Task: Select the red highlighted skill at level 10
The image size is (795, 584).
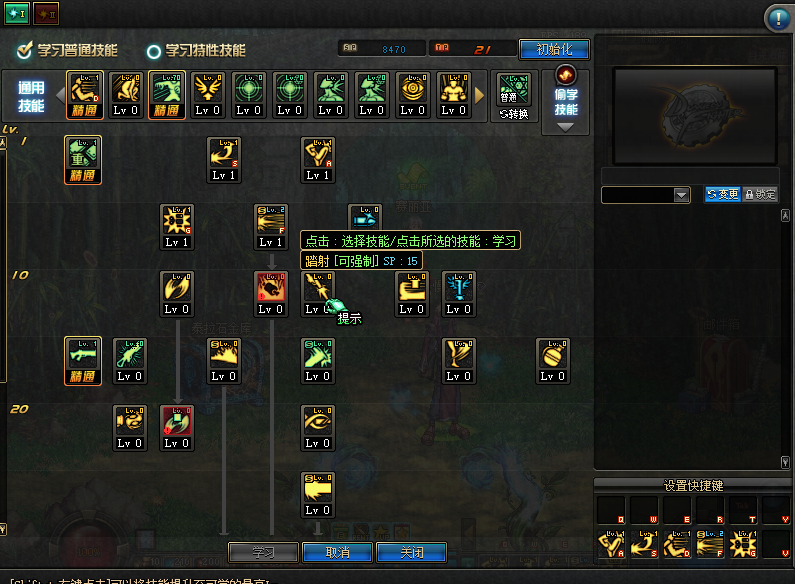Action: [270, 288]
